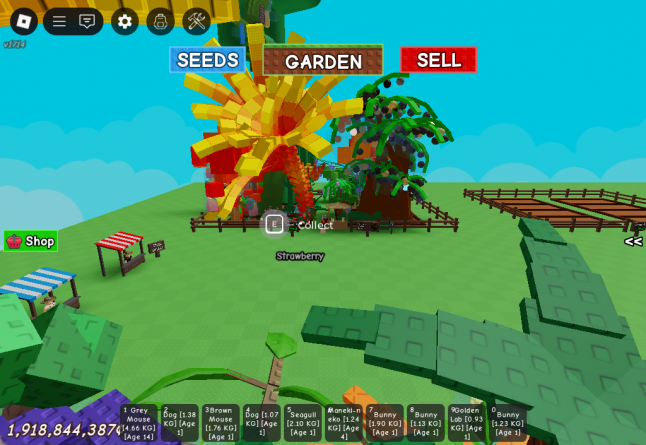Open the gear settings icon

coord(125,21)
